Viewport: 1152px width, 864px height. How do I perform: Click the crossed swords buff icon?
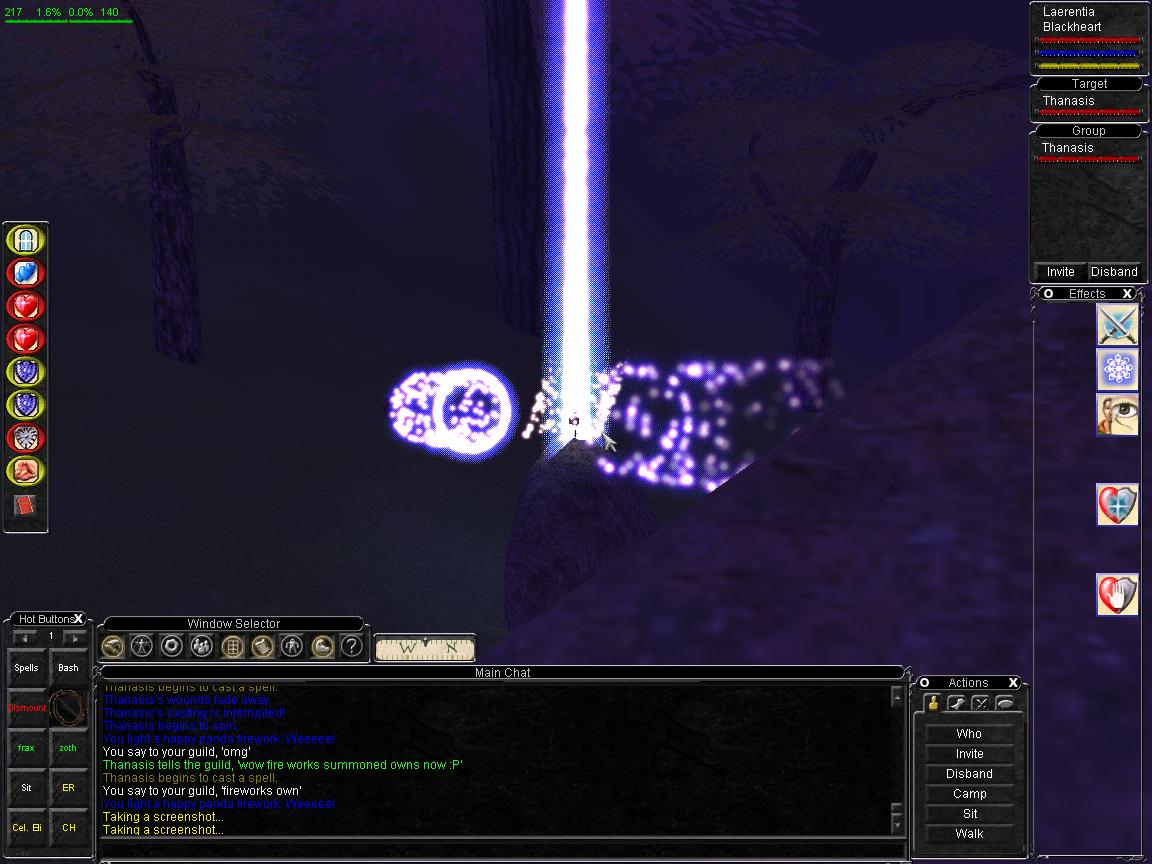pyautogui.click(x=1118, y=325)
